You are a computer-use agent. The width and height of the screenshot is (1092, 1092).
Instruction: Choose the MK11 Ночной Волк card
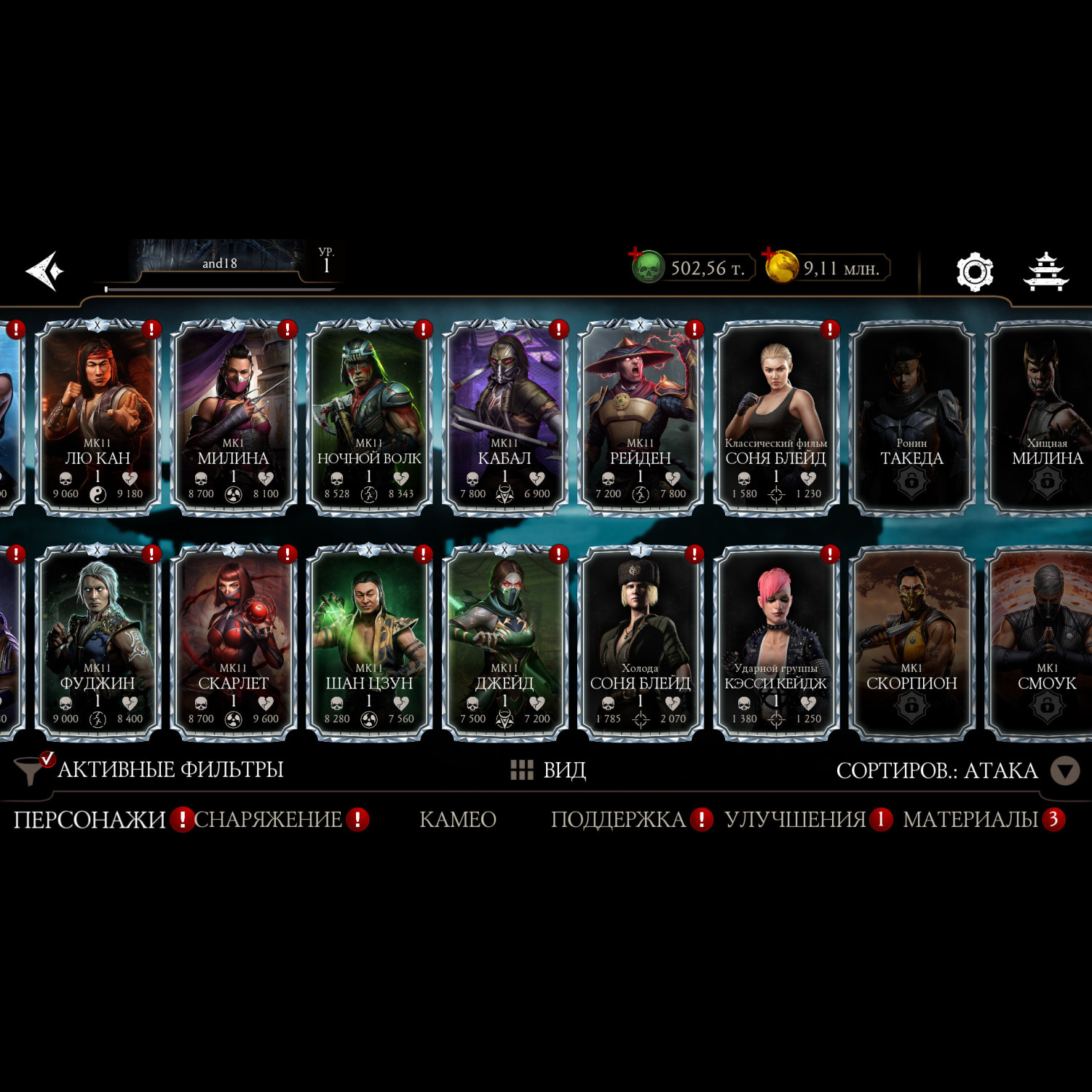point(369,417)
